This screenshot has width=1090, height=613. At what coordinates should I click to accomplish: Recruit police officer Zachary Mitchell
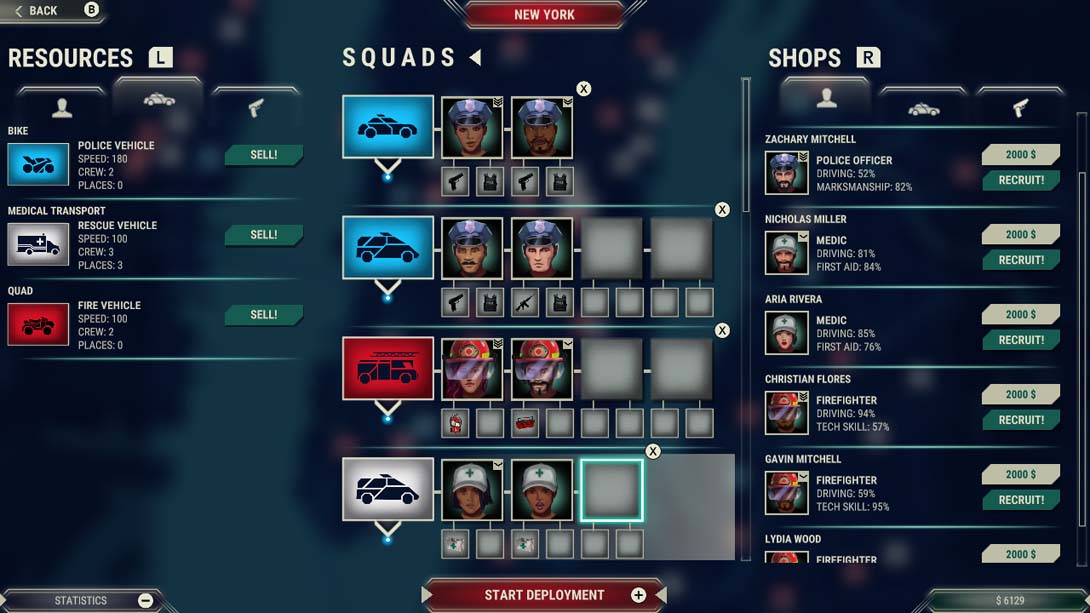(1020, 180)
